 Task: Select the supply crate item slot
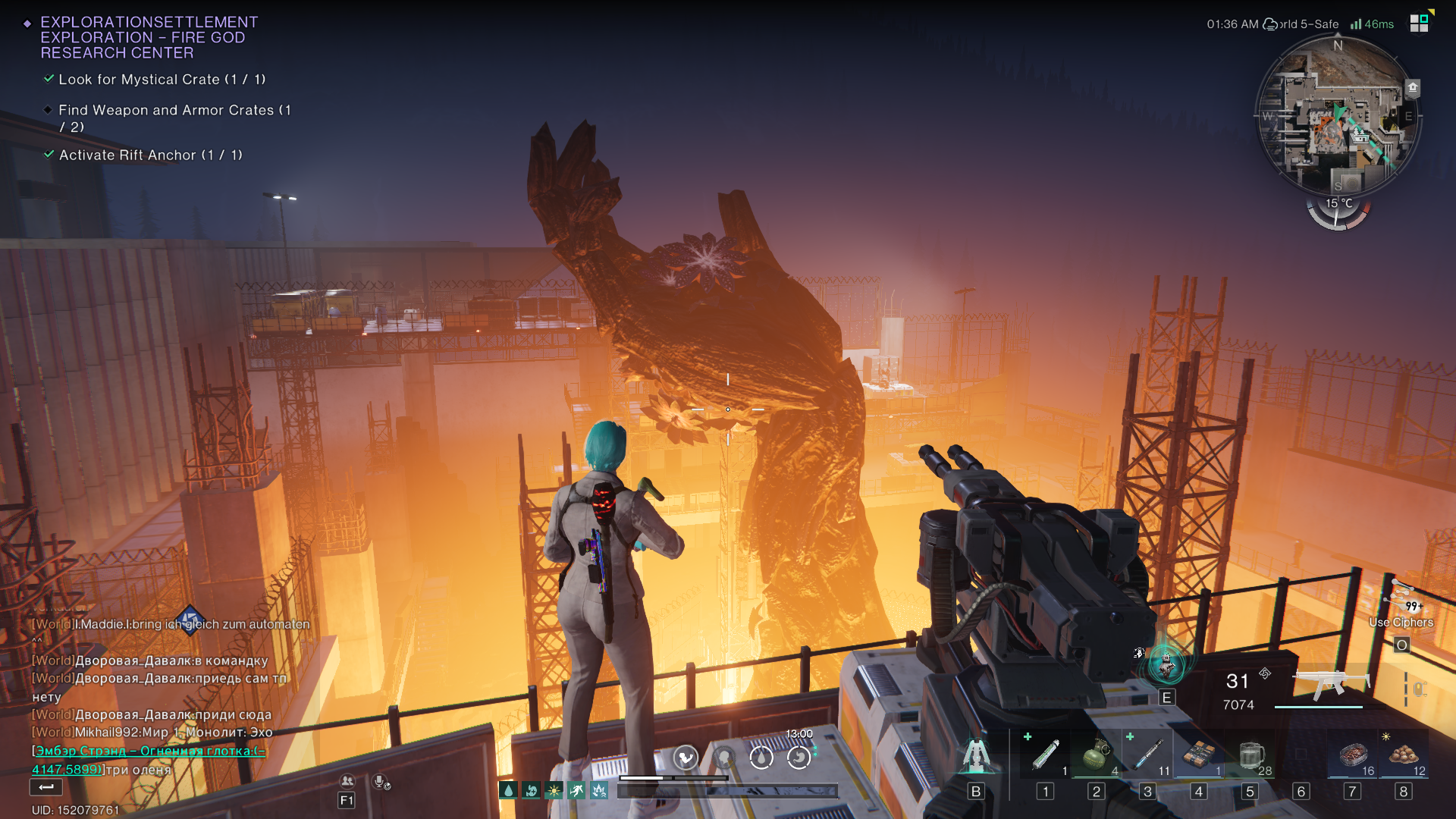point(1198,755)
